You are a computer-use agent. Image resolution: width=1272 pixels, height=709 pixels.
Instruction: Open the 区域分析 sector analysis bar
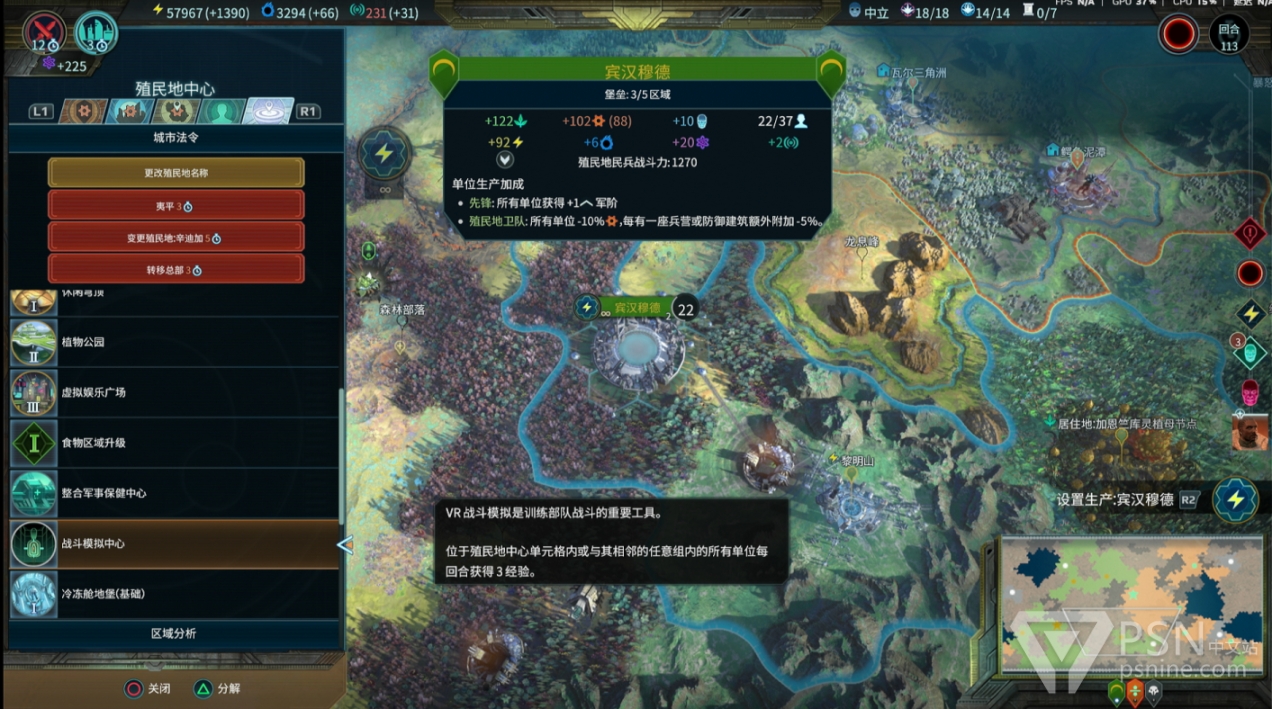pyautogui.click(x=174, y=633)
